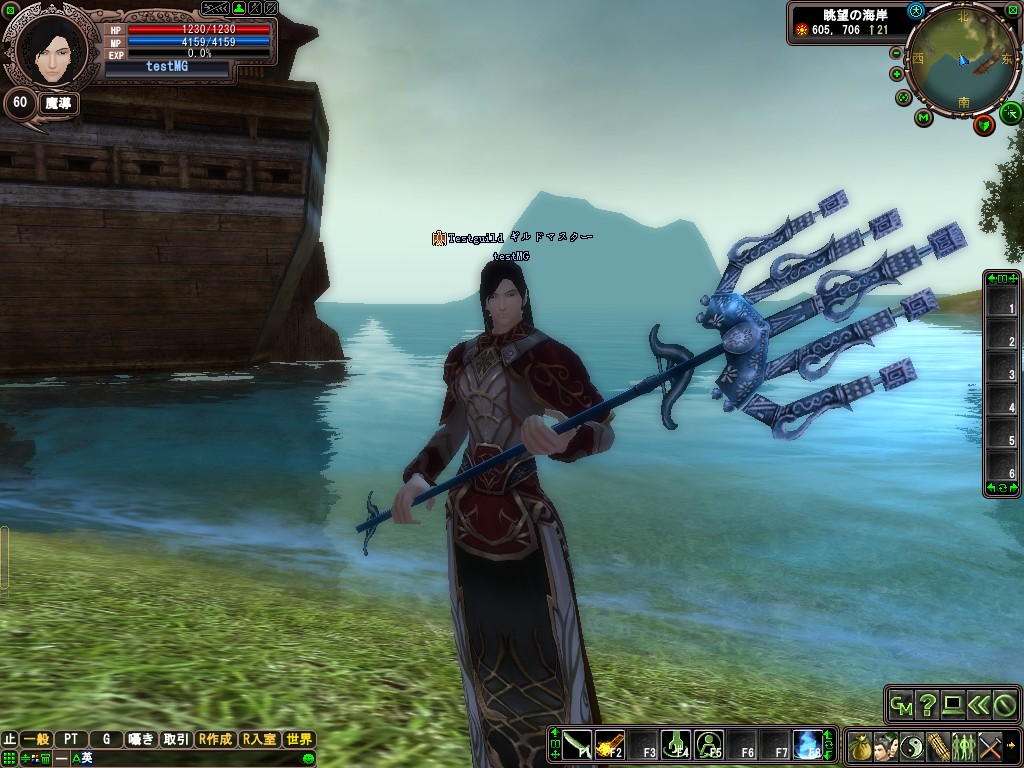
Task: Open the question mark help button
Action: tap(927, 705)
